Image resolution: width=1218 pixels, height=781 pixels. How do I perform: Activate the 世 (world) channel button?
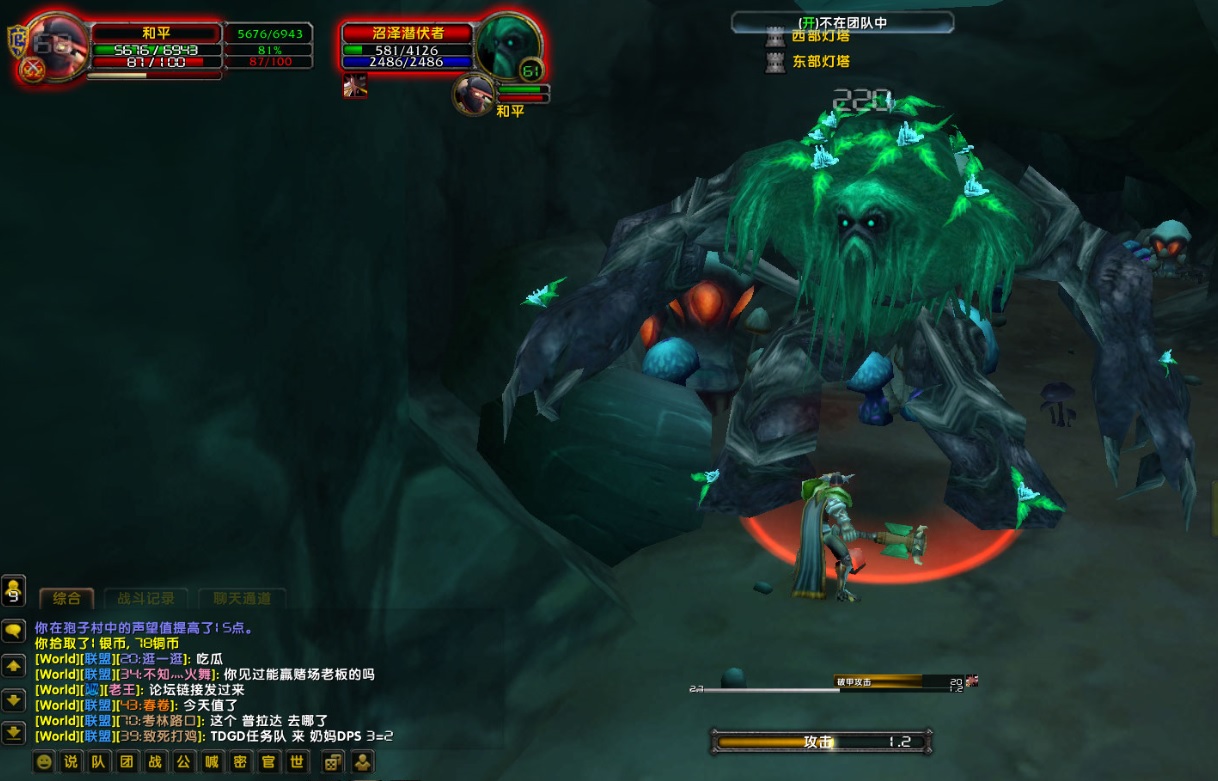[x=296, y=762]
